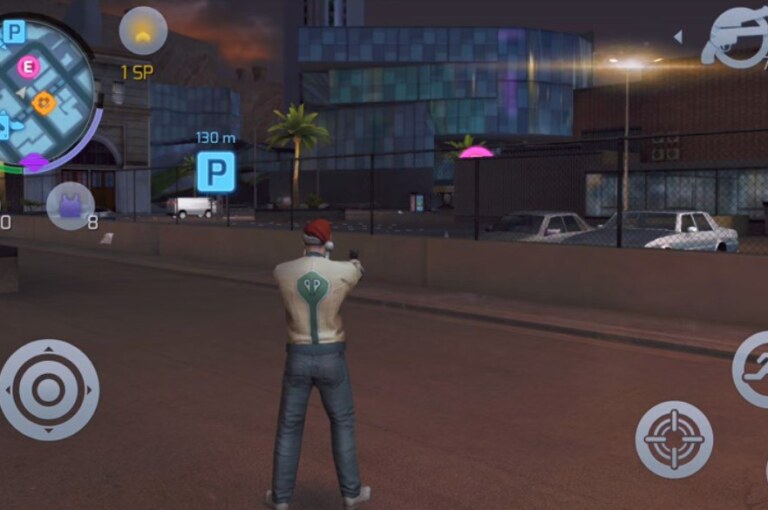Tap the arrow left of the weapon icon
Viewport: 768px width, 510px height.
pos(678,37)
